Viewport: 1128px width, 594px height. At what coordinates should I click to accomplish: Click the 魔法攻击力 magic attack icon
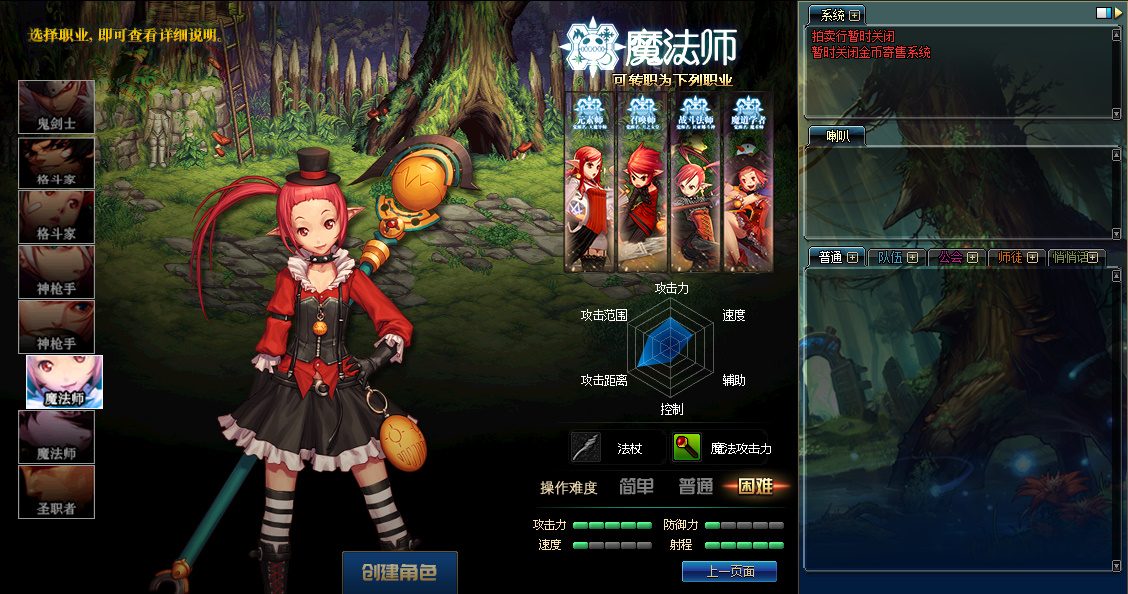pyautogui.click(x=687, y=447)
